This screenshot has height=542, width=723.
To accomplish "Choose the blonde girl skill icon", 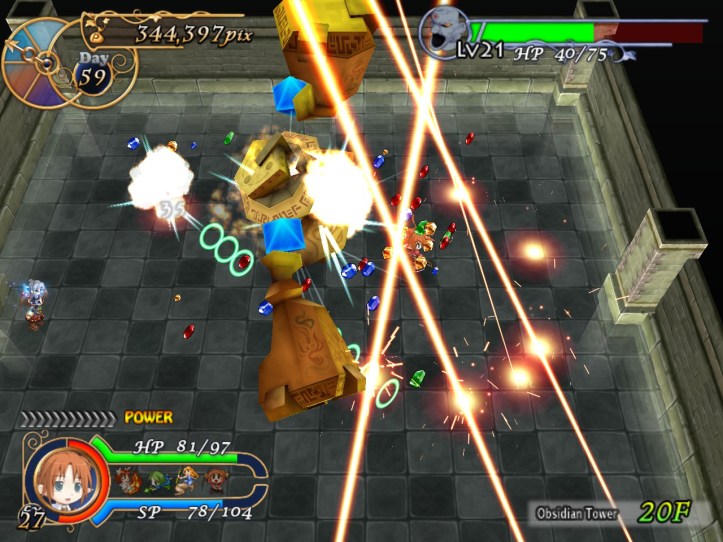I will click(186, 480).
